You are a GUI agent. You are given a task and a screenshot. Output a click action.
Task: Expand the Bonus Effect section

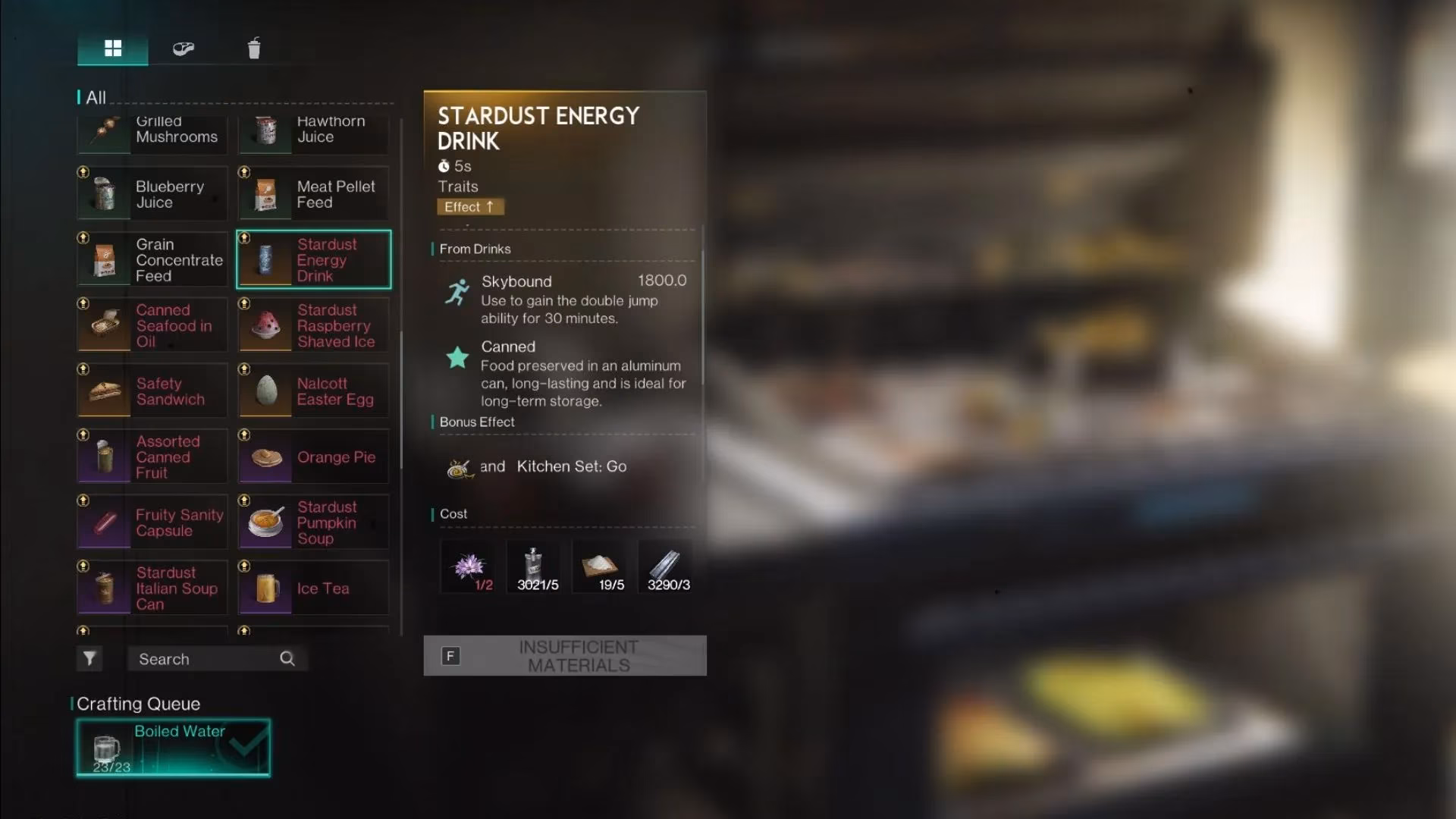point(477,422)
